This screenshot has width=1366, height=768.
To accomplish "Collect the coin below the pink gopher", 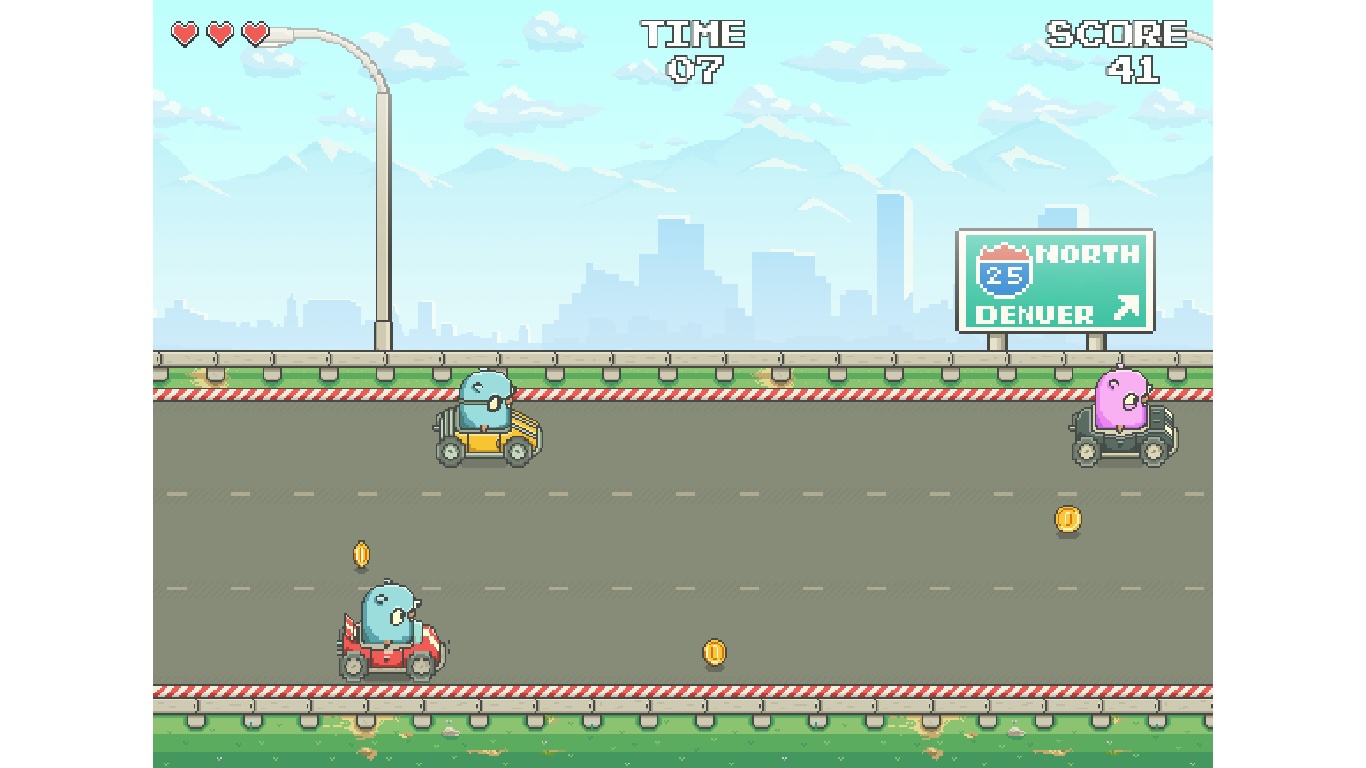I will (x=1066, y=521).
